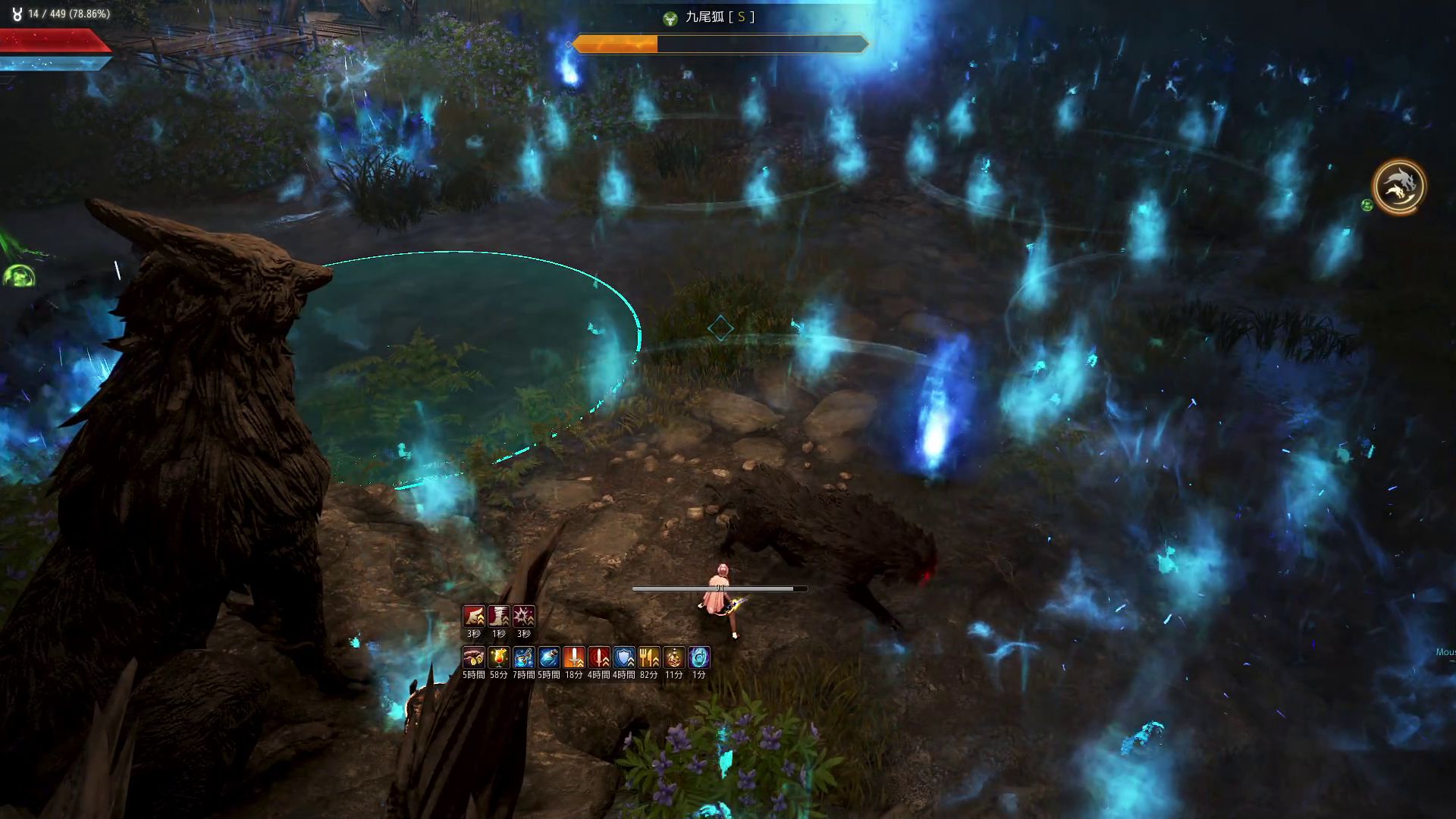The height and width of the screenshot is (819, 1456).
Task: Click the hand with gold coins buff
Action: pos(474,657)
